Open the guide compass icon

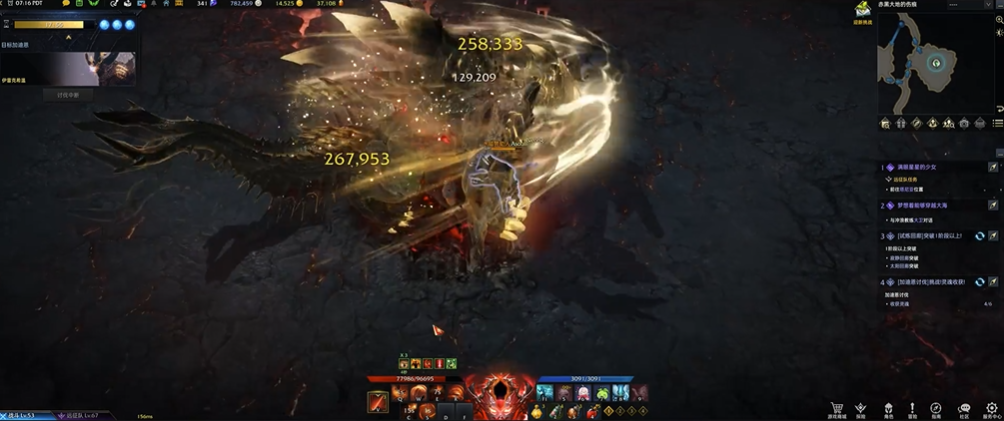point(936,408)
